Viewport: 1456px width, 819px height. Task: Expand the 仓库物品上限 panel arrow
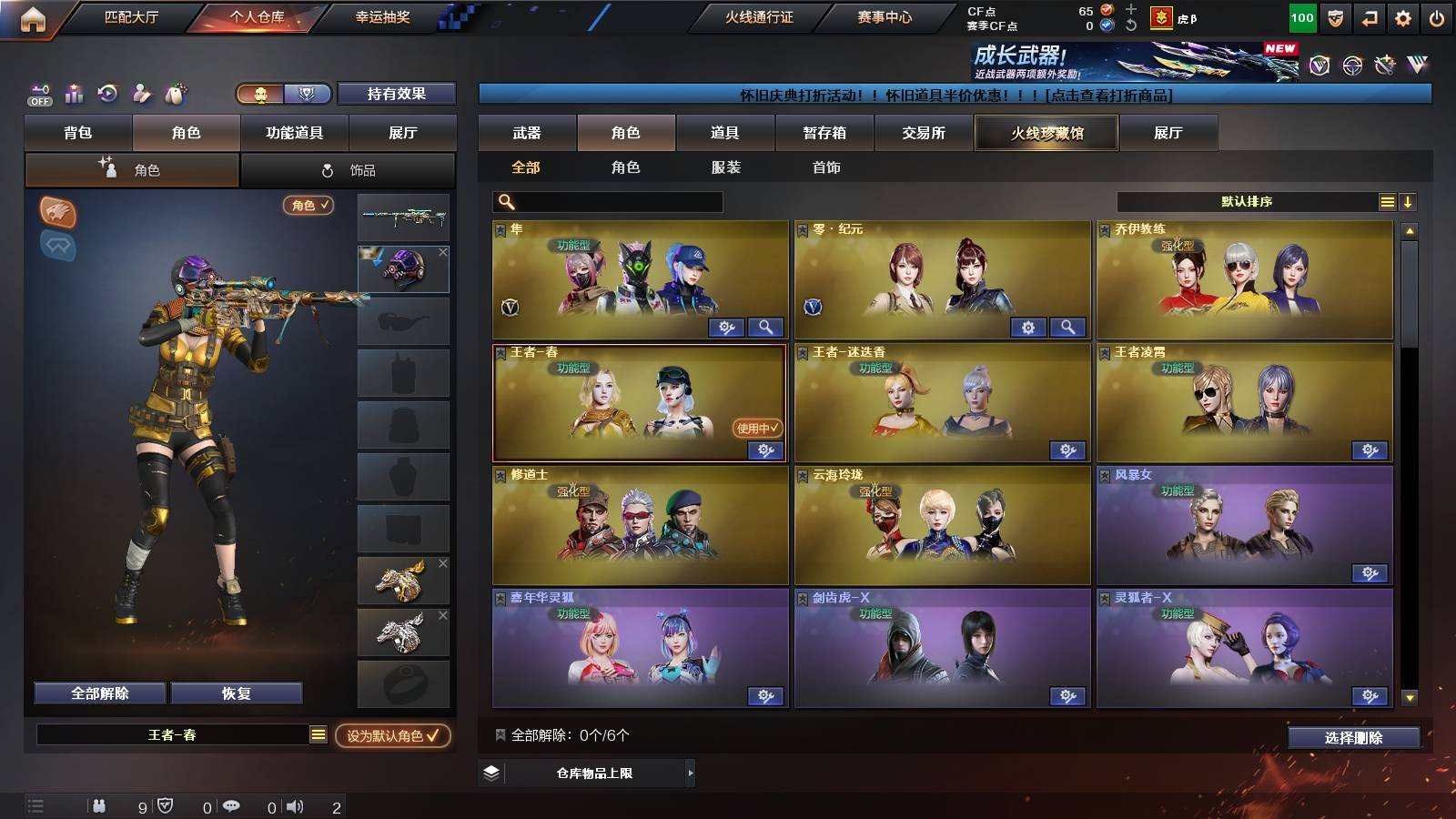click(690, 774)
